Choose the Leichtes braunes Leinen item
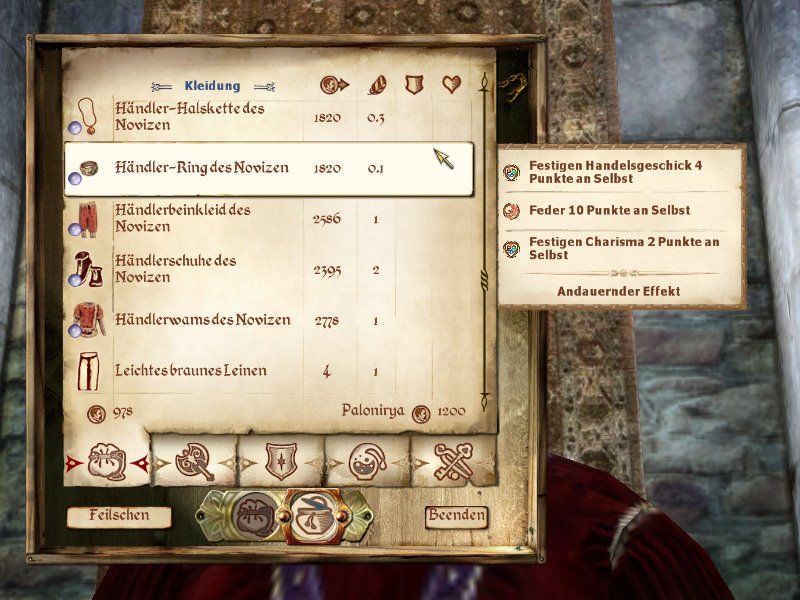The height and width of the screenshot is (600, 800). (190, 371)
